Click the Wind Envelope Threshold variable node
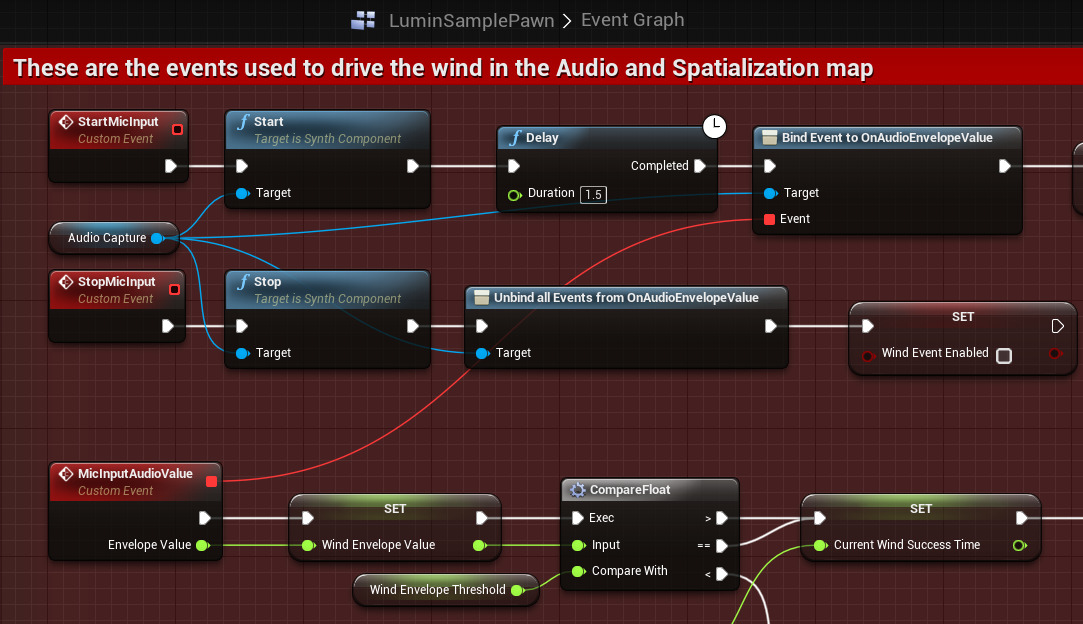Screen dimensions: 1083x624 tap(438, 590)
